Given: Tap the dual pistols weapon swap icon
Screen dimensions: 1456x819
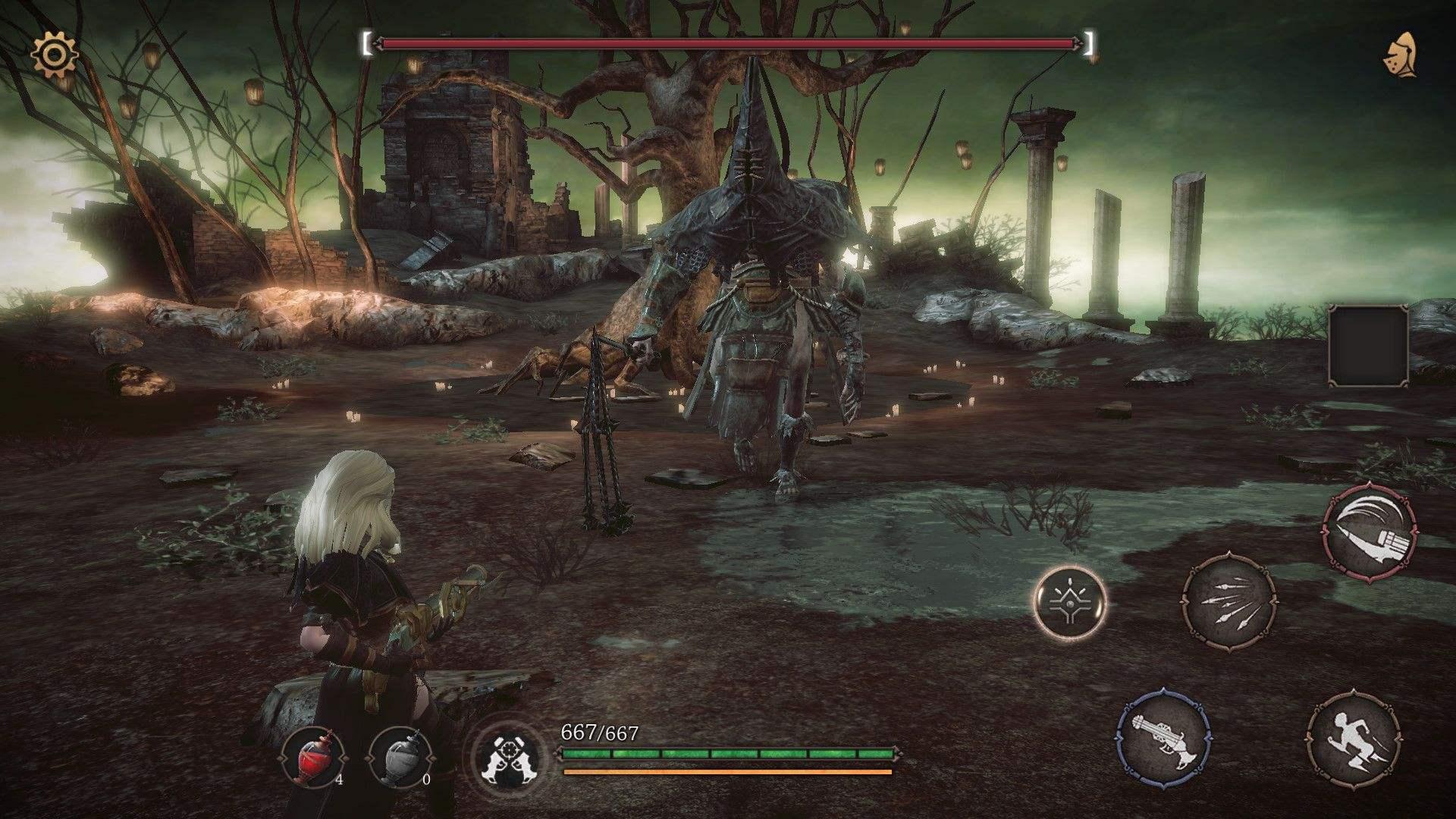Looking at the screenshot, I should [504, 756].
